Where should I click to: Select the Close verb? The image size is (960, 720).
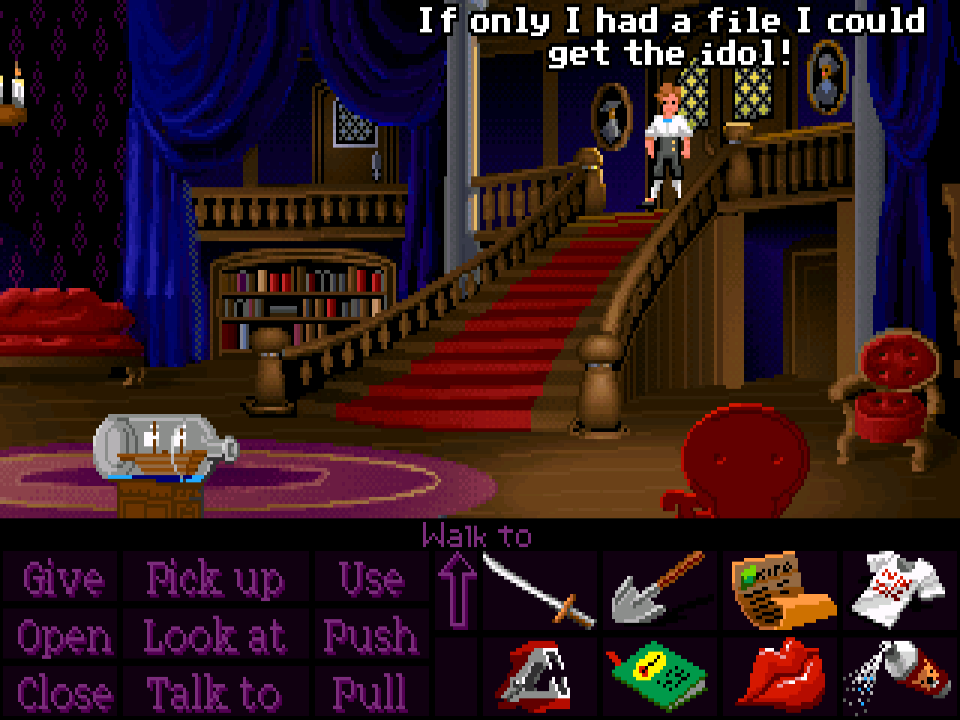[64, 692]
